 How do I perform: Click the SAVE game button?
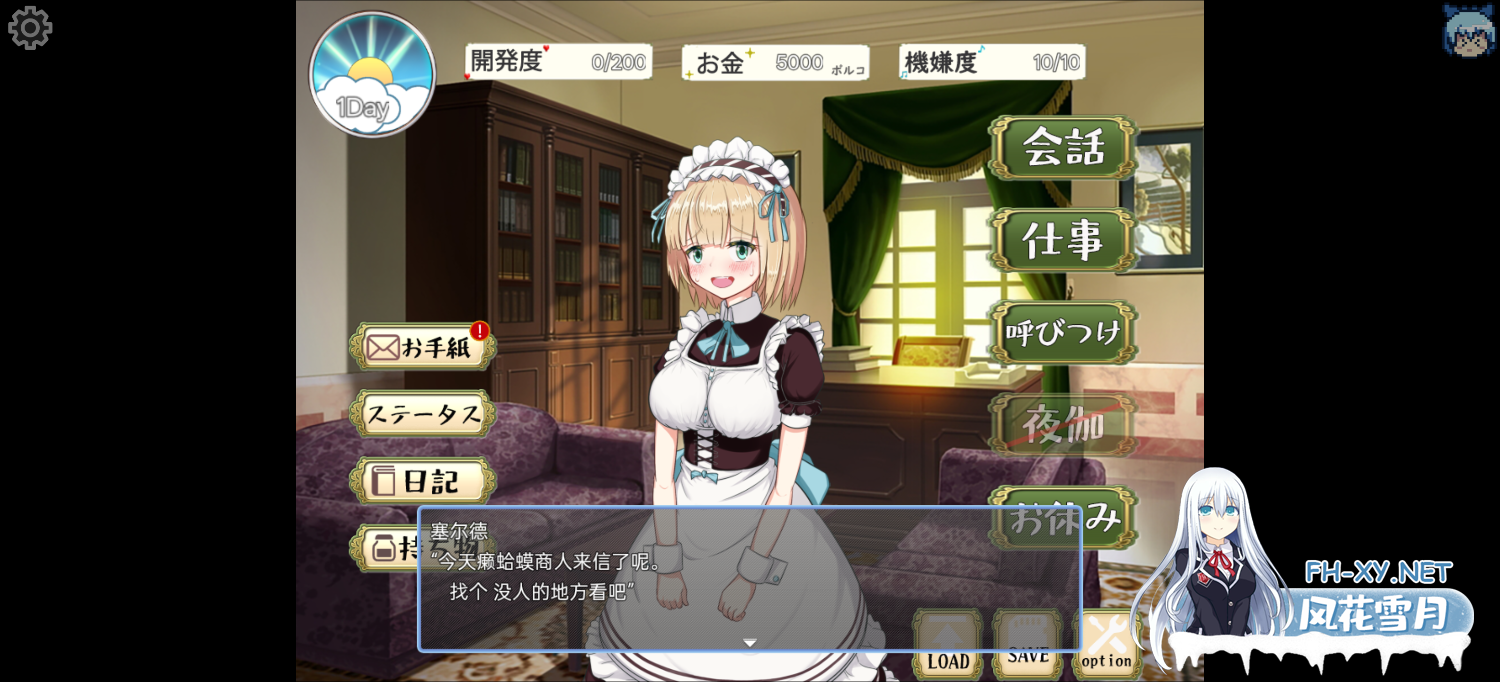pyautogui.click(x=1027, y=646)
